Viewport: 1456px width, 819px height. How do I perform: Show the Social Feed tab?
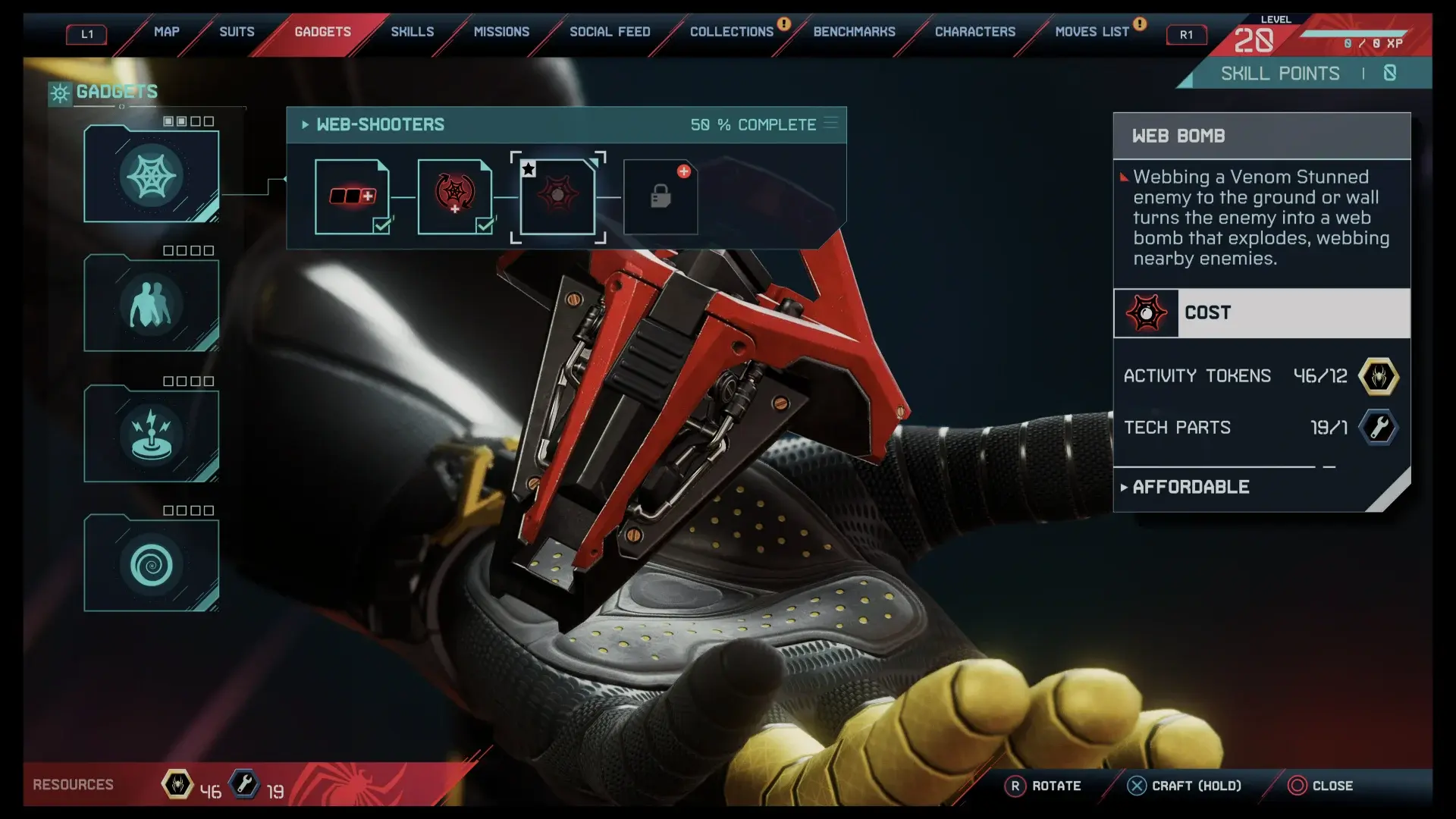tap(610, 32)
